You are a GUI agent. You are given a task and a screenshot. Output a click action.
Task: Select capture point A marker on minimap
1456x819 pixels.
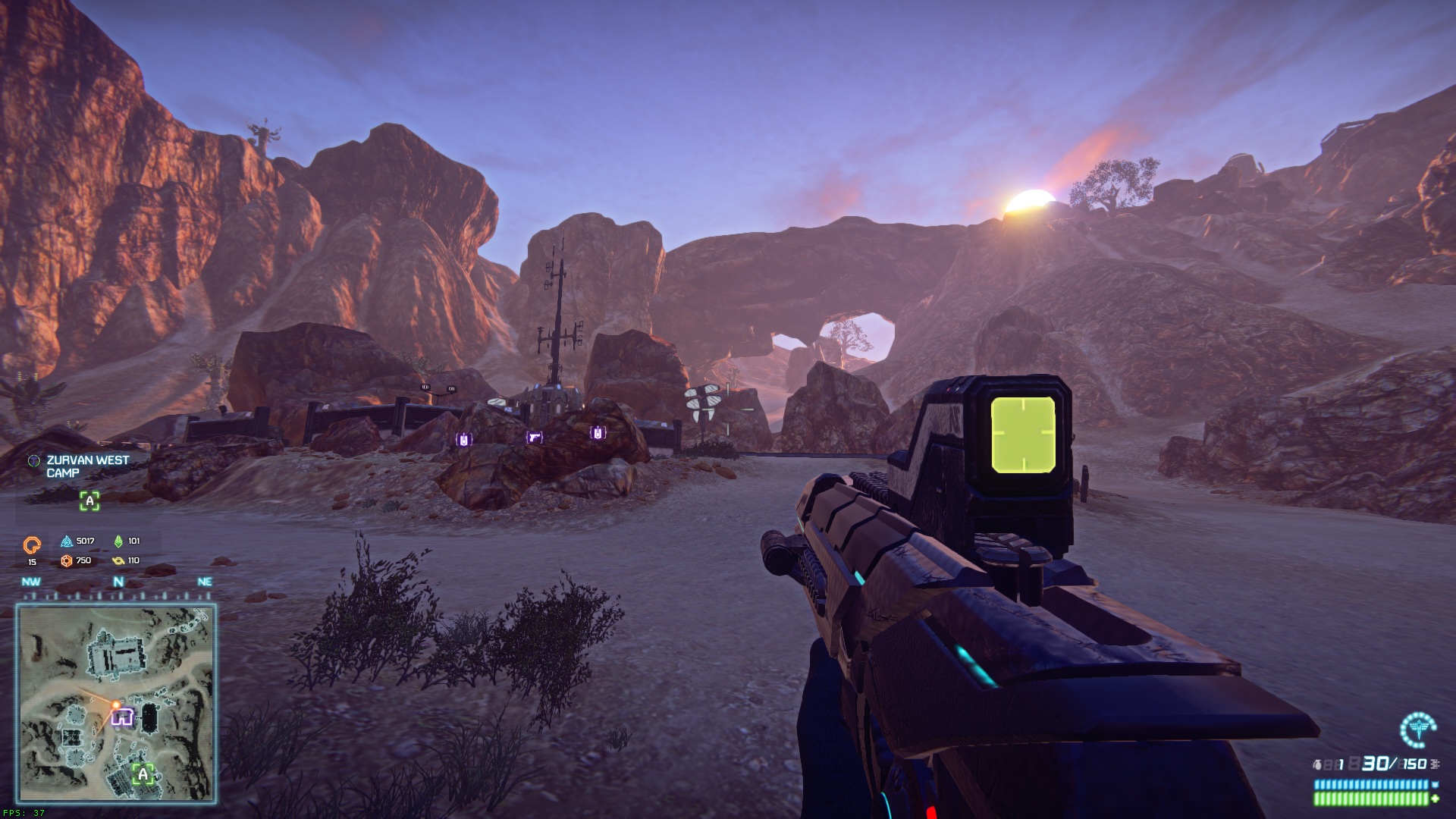143,774
